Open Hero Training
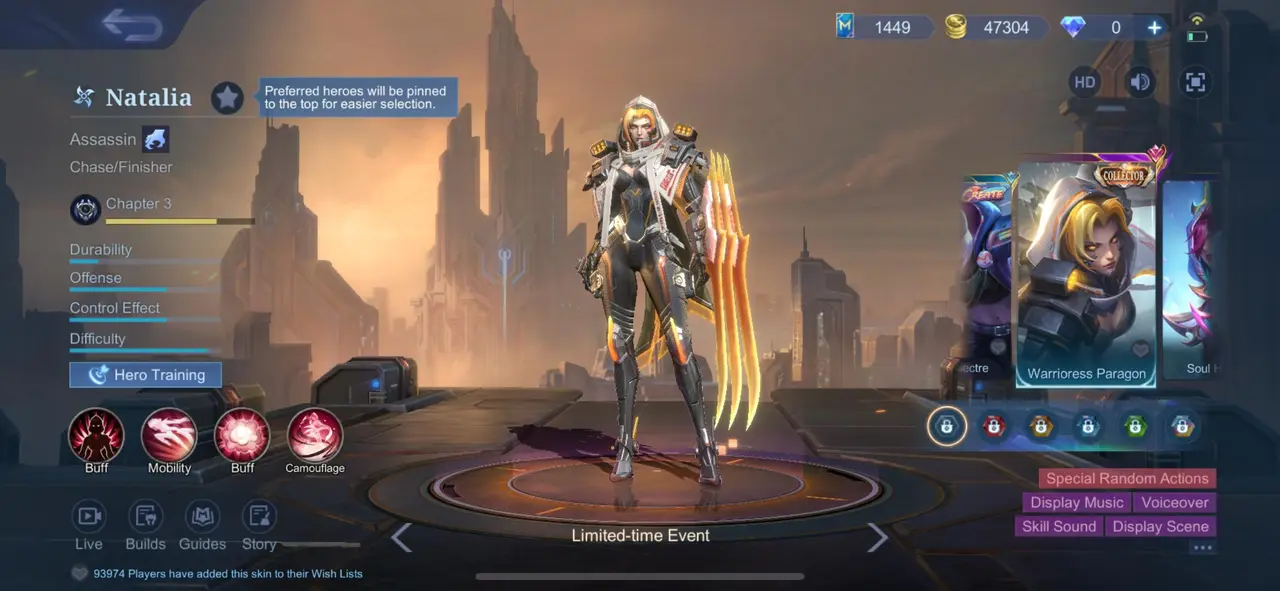Screen dimensions: 1280x591 click(146, 375)
